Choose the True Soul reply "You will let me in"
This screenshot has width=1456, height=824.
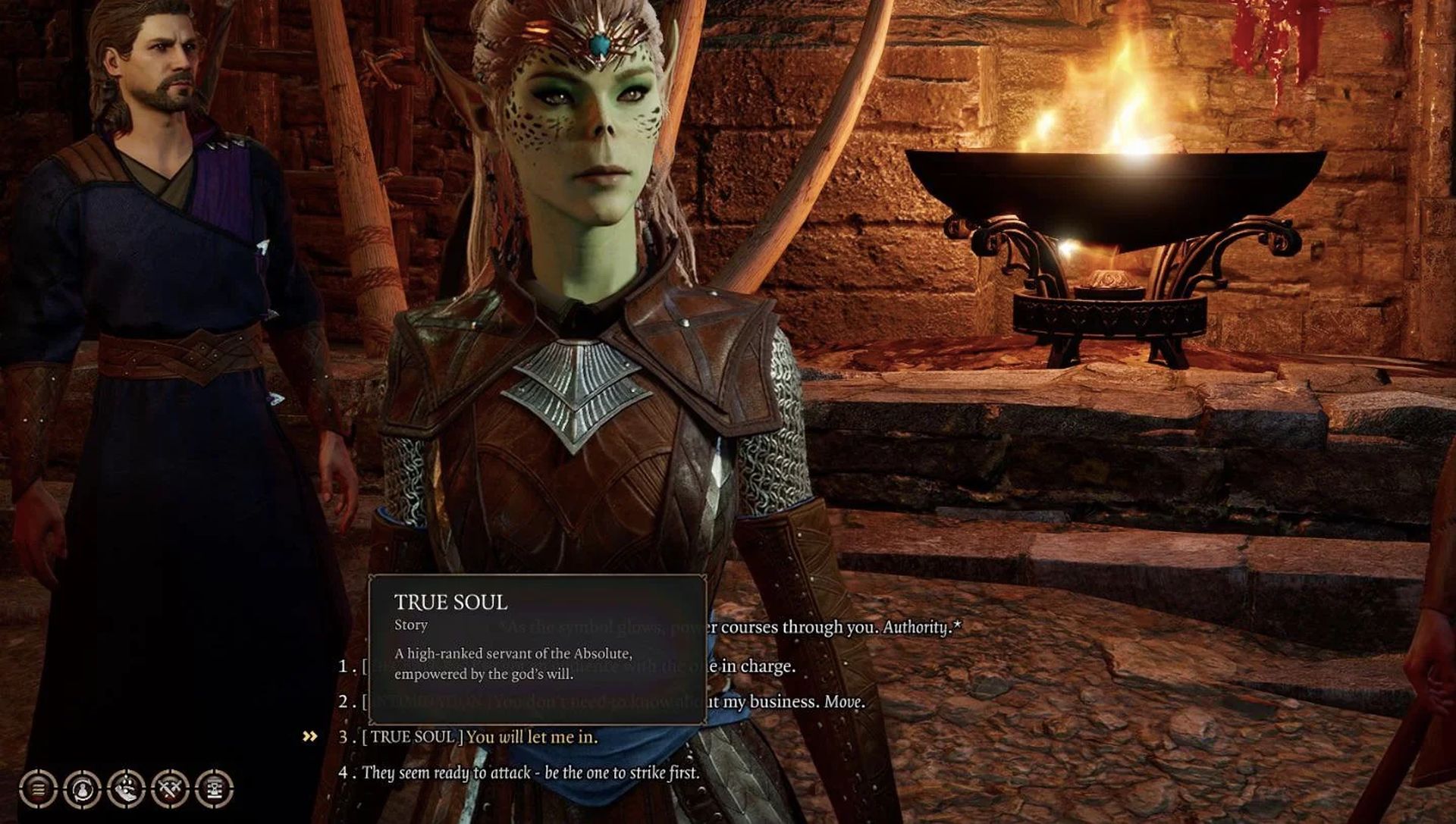pyautogui.click(x=531, y=737)
